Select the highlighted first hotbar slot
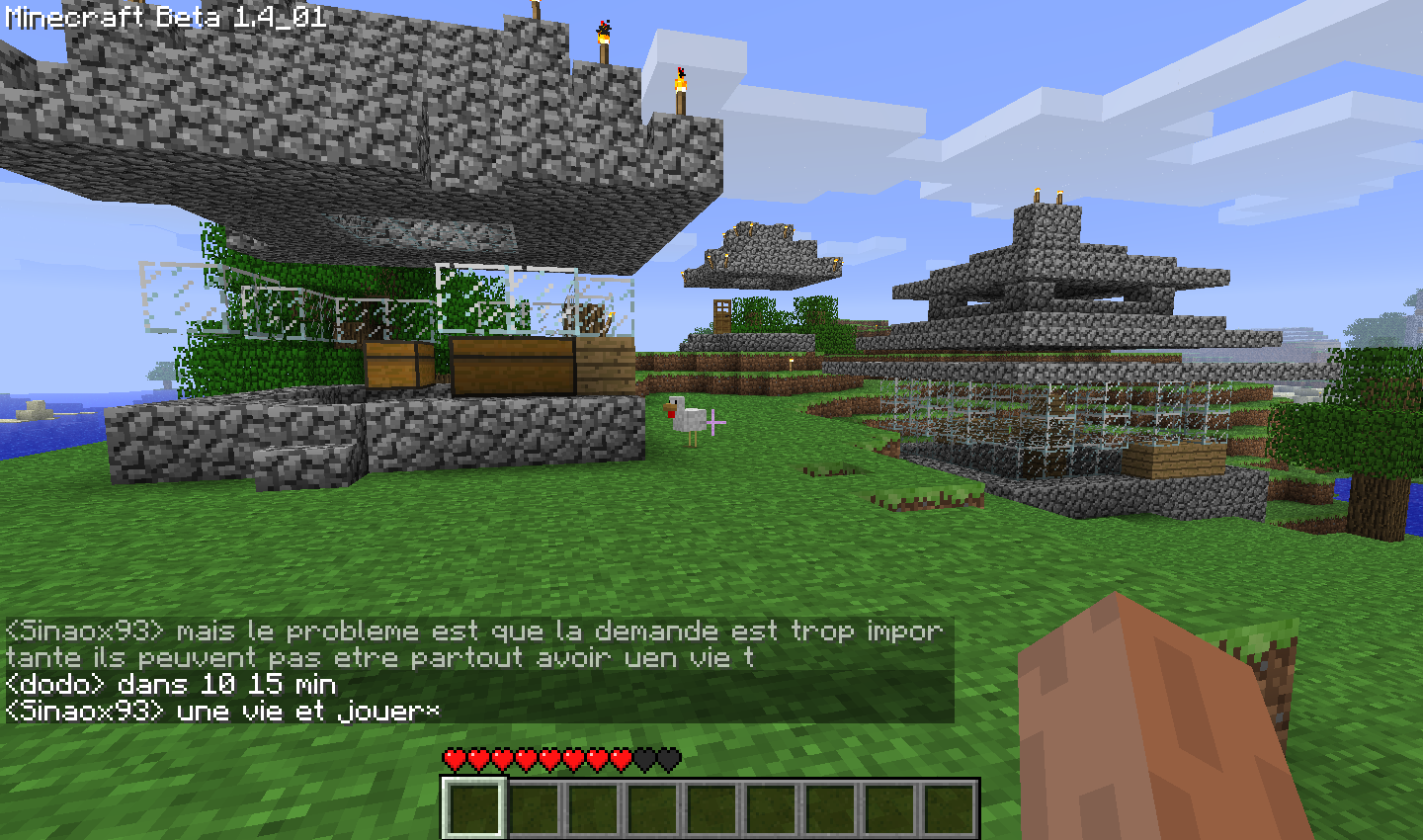This screenshot has height=840, width=1423. (x=474, y=807)
